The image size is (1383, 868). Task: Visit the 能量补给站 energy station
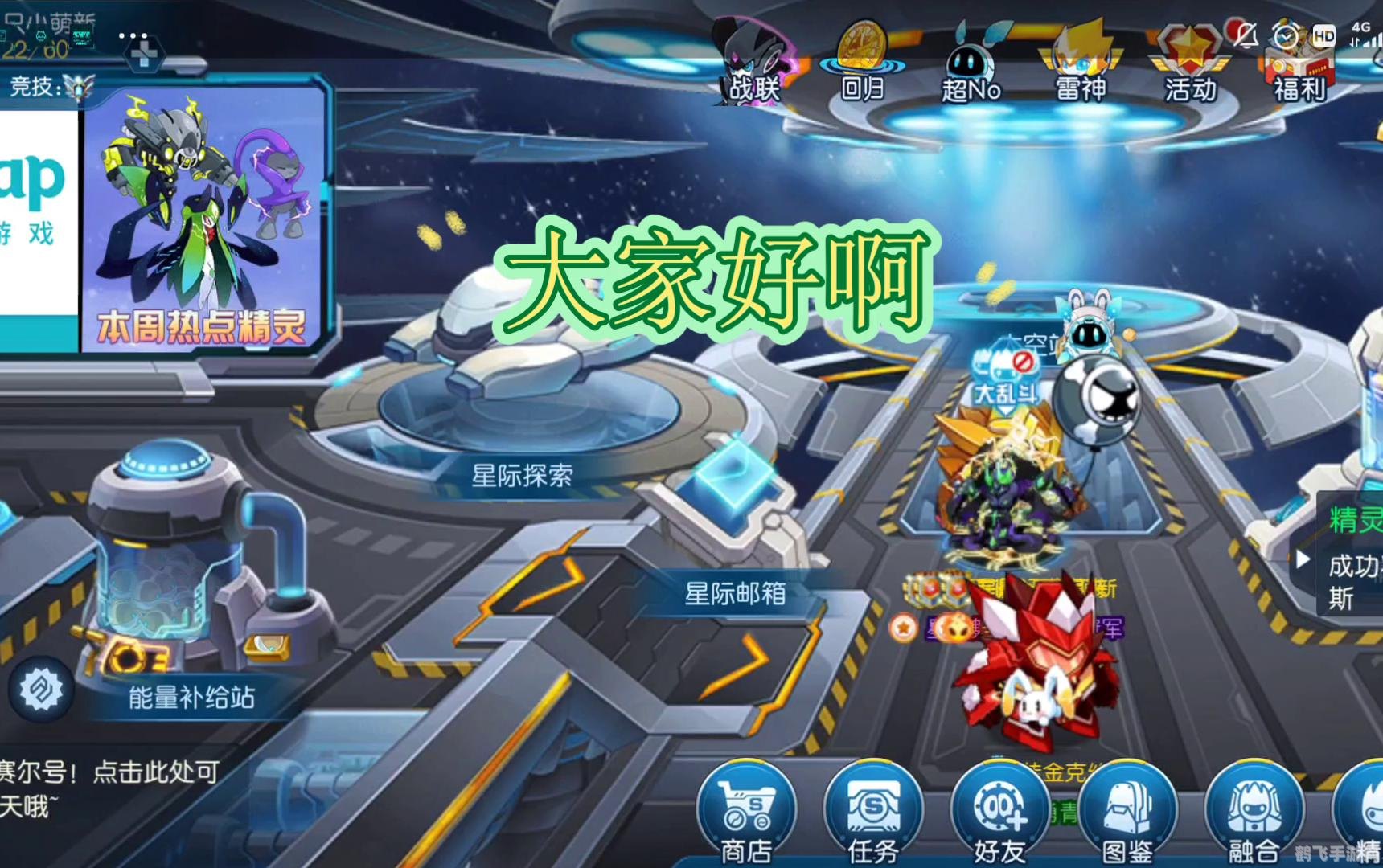click(191, 696)
